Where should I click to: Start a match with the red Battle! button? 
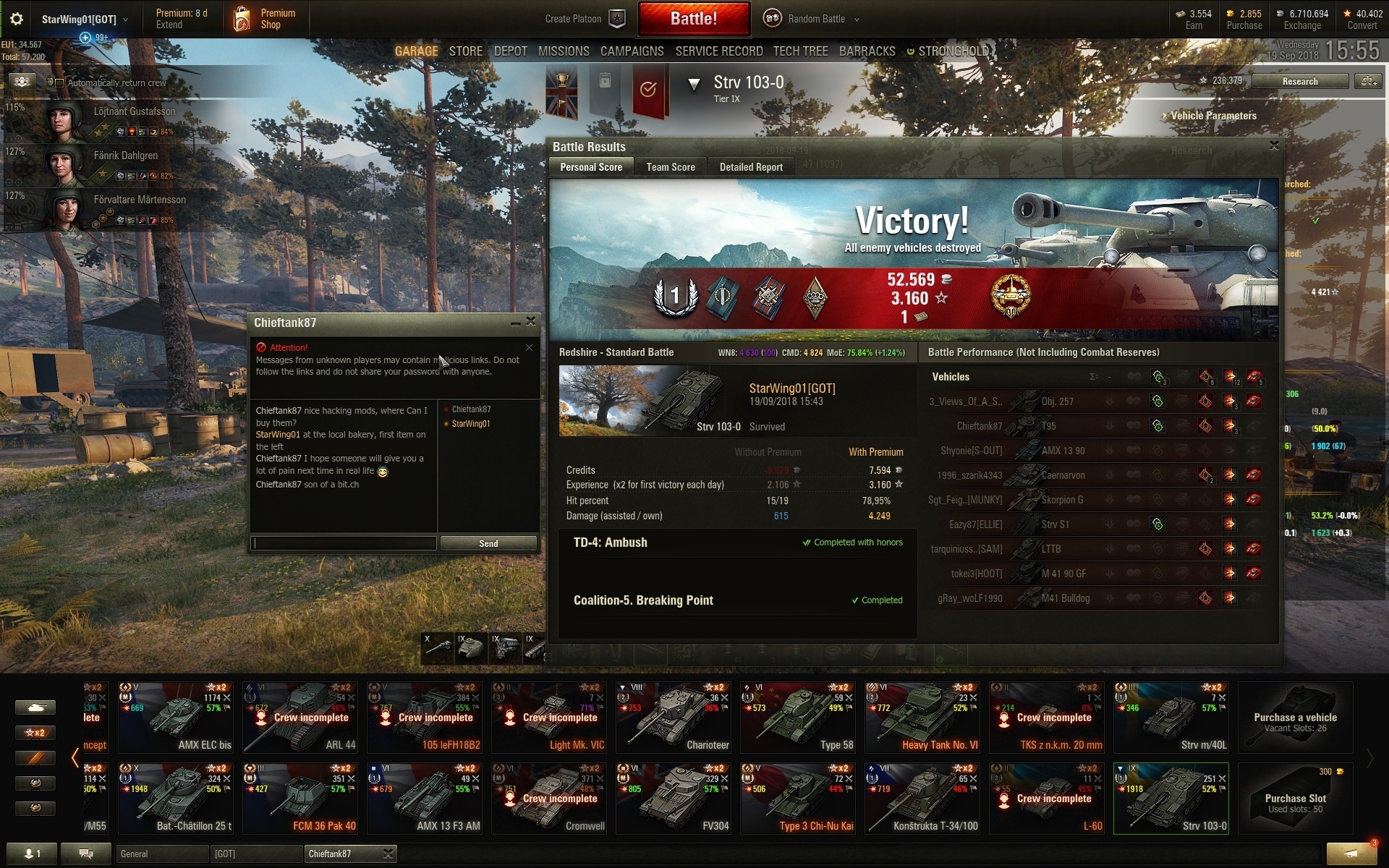coord(693,19)
